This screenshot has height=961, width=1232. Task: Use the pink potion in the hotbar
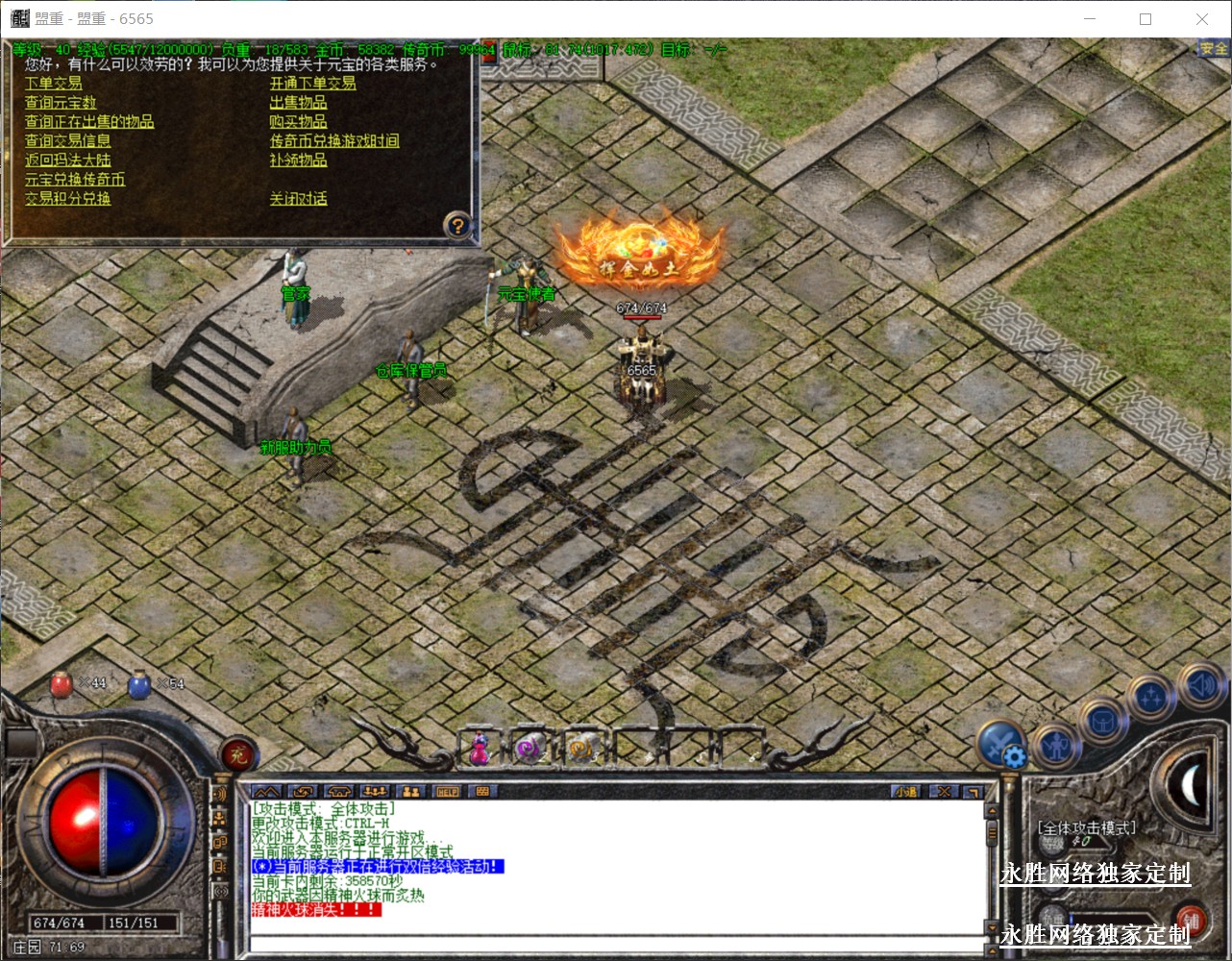point(479,748)
